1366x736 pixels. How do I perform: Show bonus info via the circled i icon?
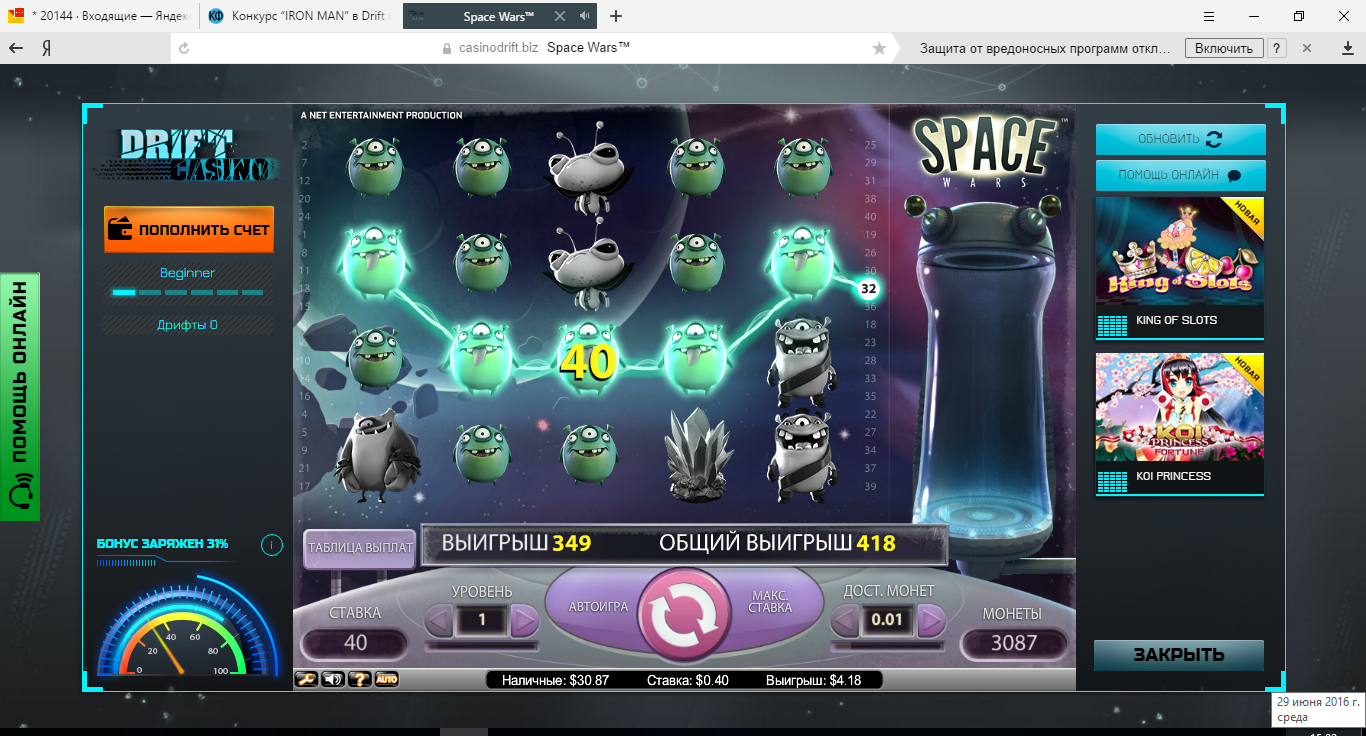tap(271, 545)
